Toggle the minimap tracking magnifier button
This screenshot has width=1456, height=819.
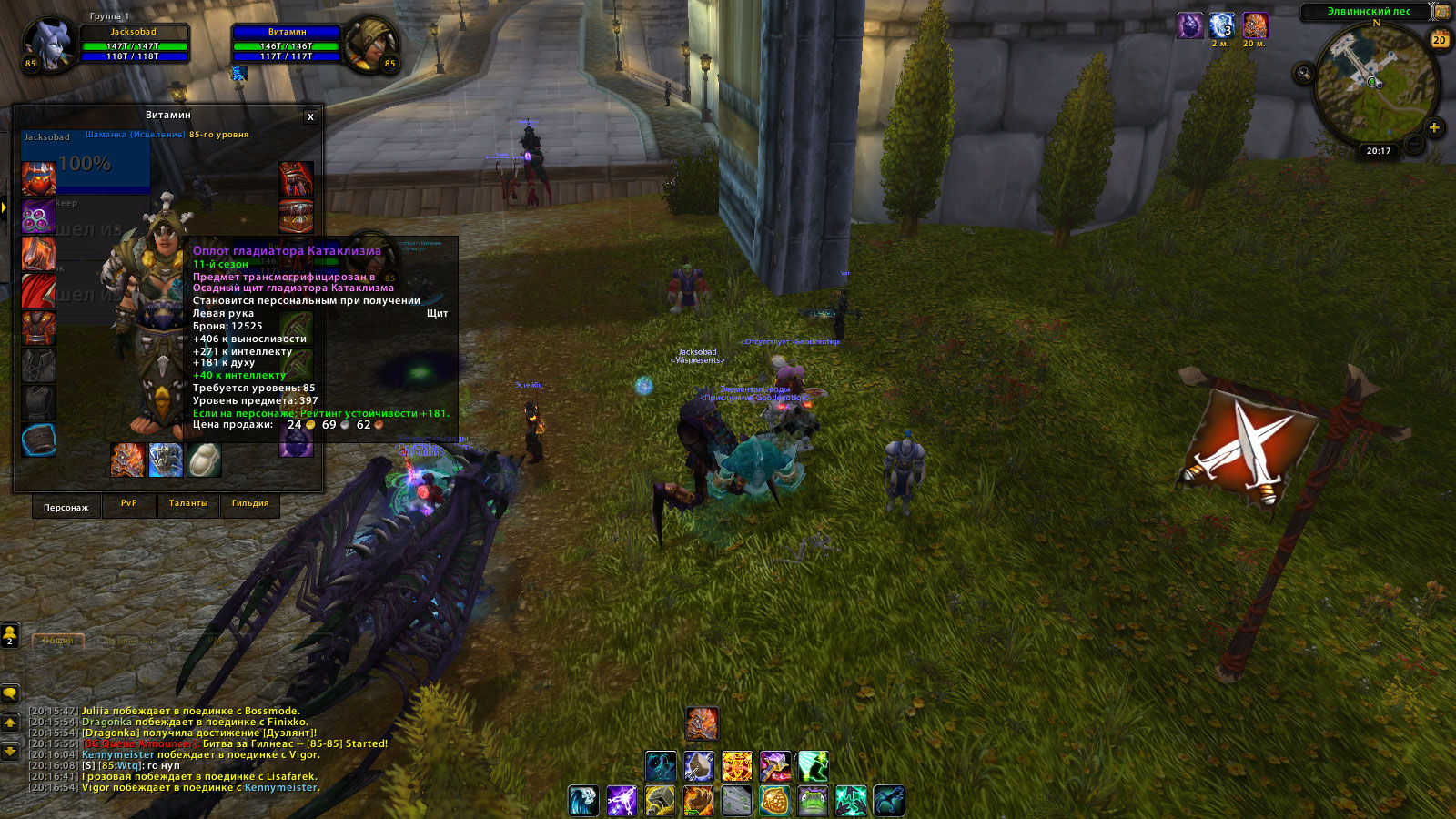pyautogui.click(x=1304, y=73)
